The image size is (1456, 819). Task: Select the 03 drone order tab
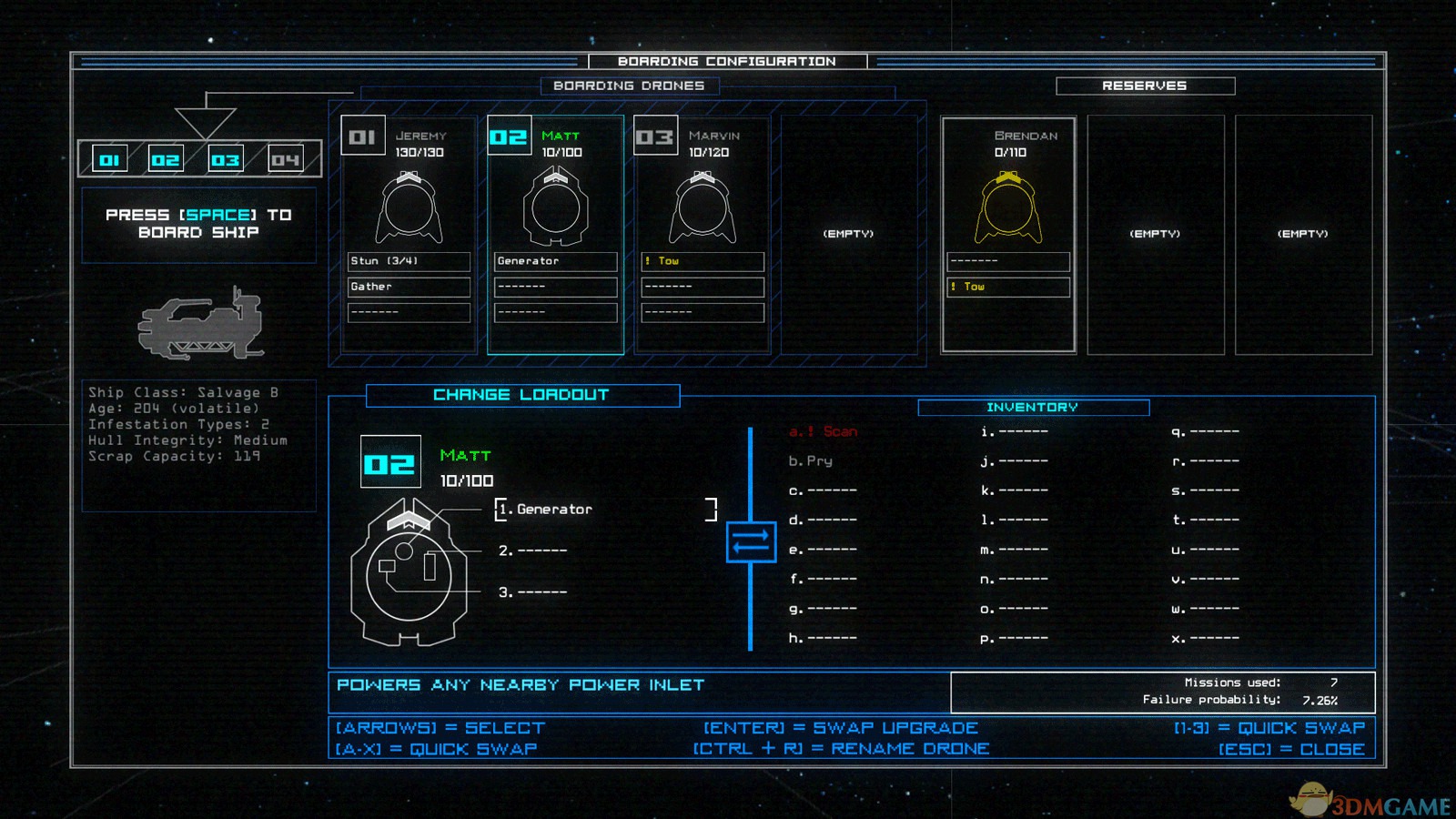(x=226, y=160)
